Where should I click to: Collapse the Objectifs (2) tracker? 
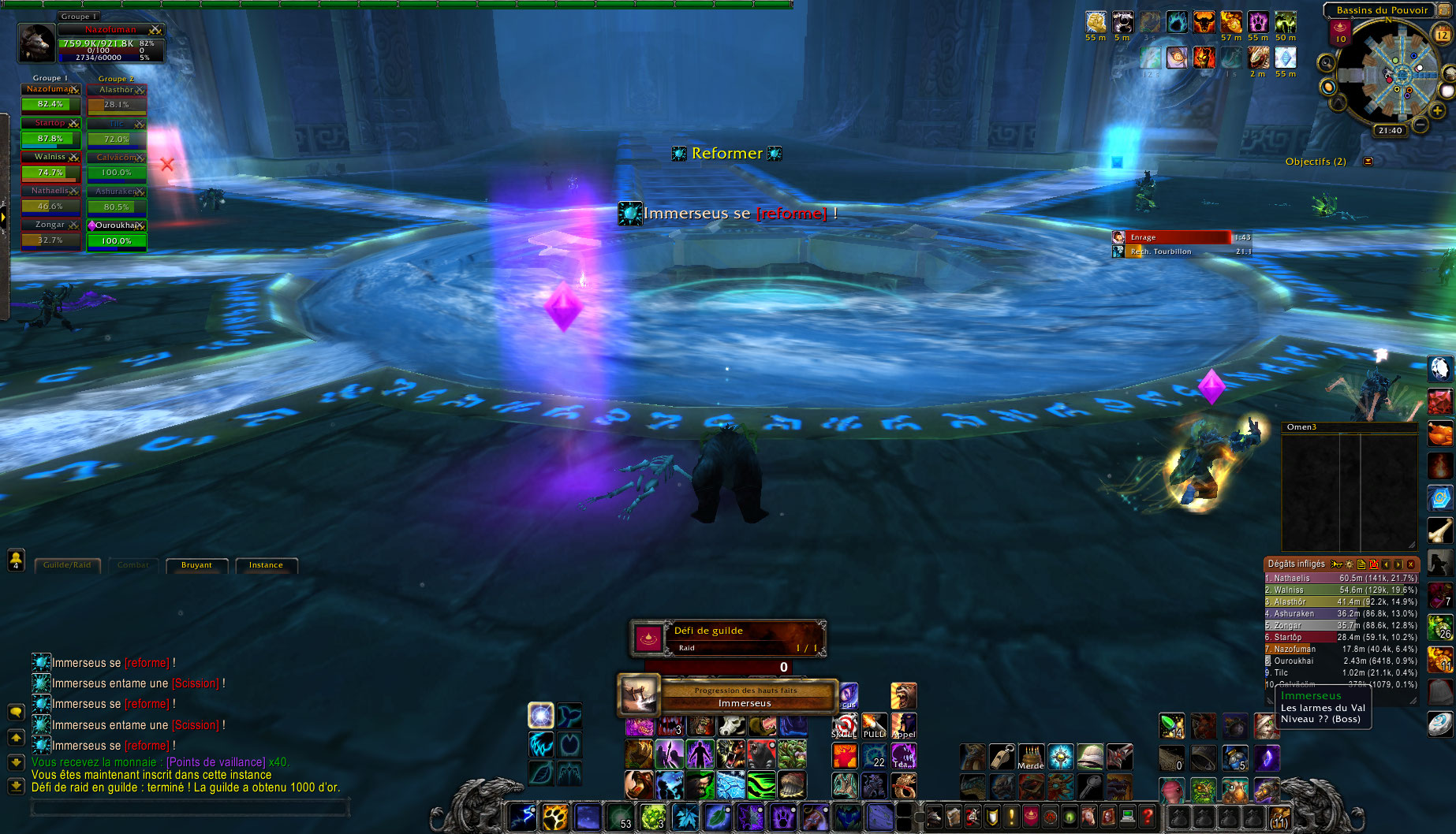tap(1368, 162)
